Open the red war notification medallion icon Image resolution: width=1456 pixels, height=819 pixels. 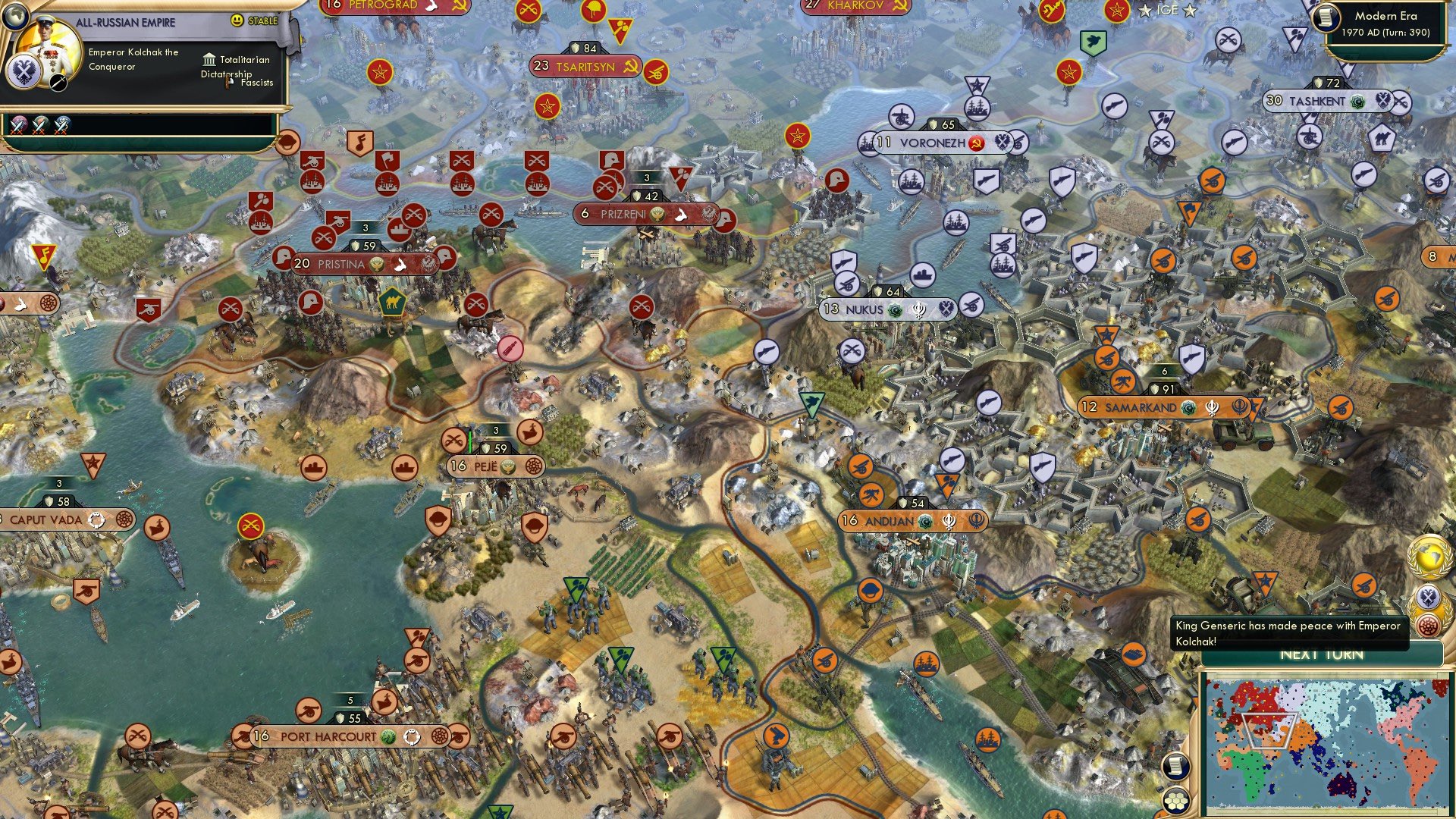click(x=1429, y=626)
